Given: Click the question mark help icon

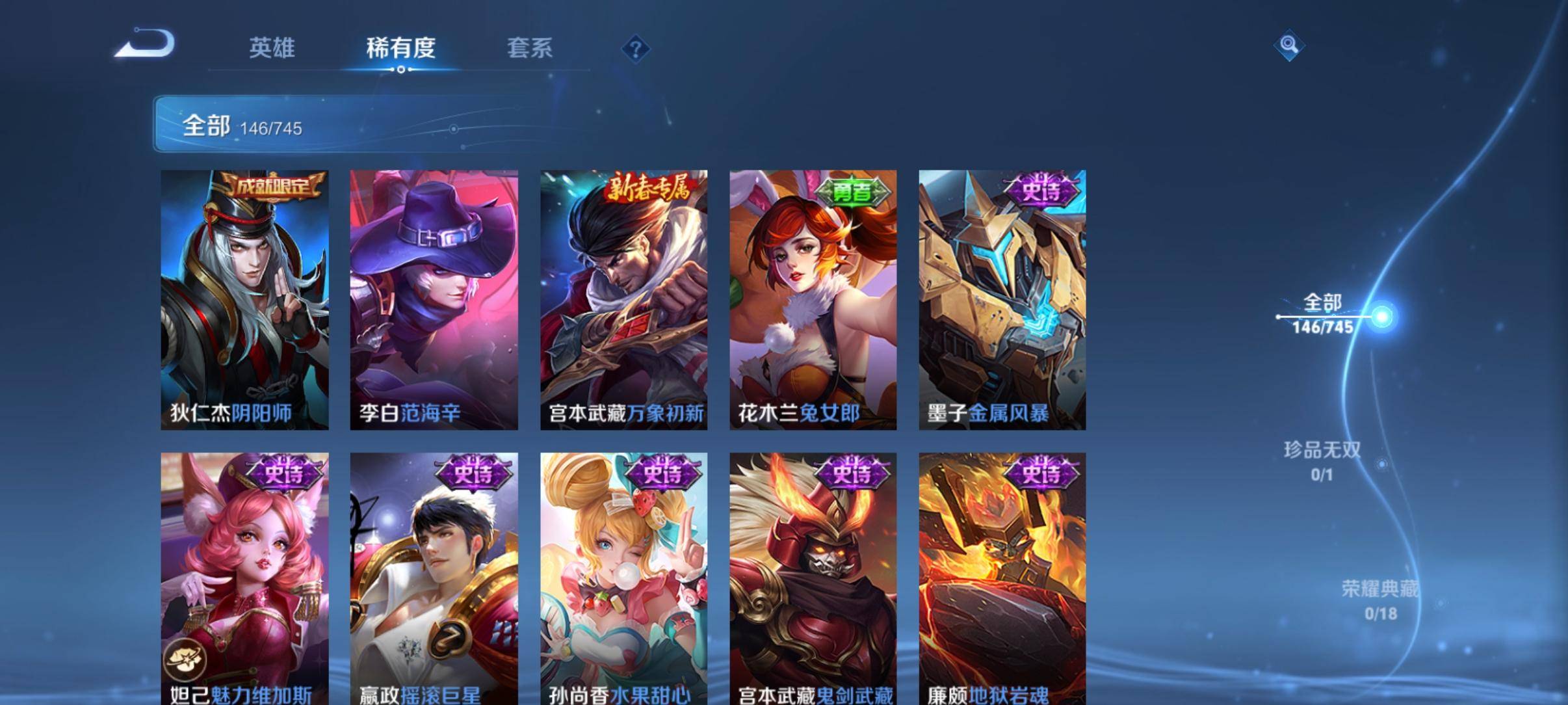Looking at the screenshot, I should click(x=636, y=49).
